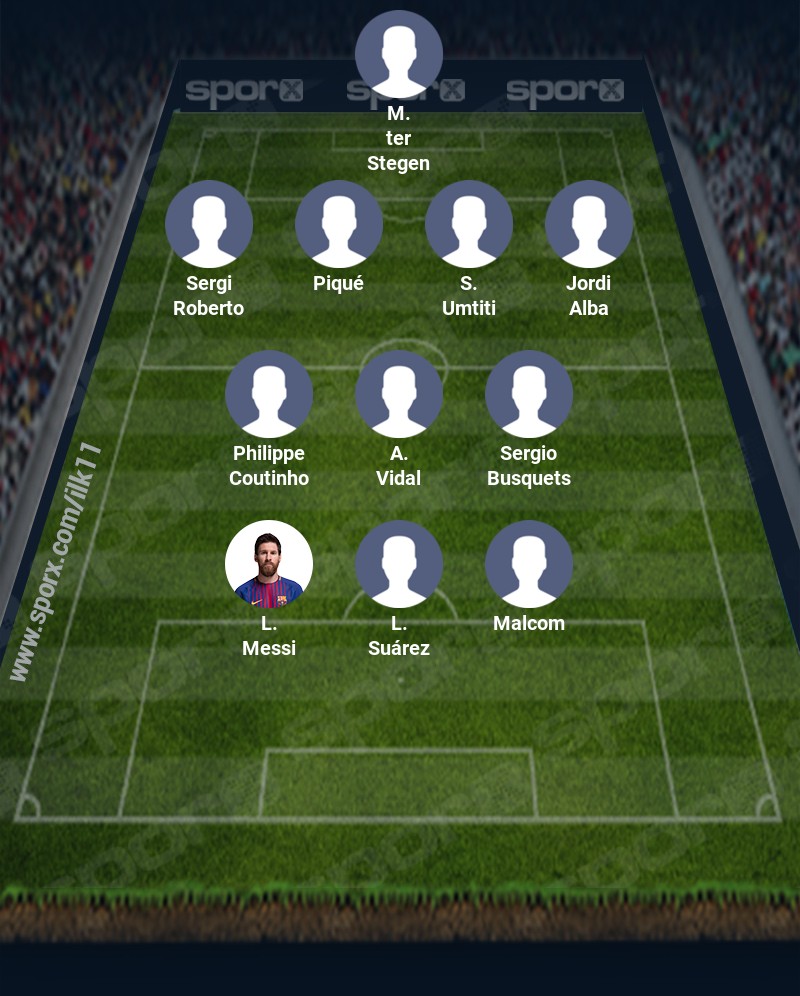Choose midfielder Philippe Coutinho

269,394
